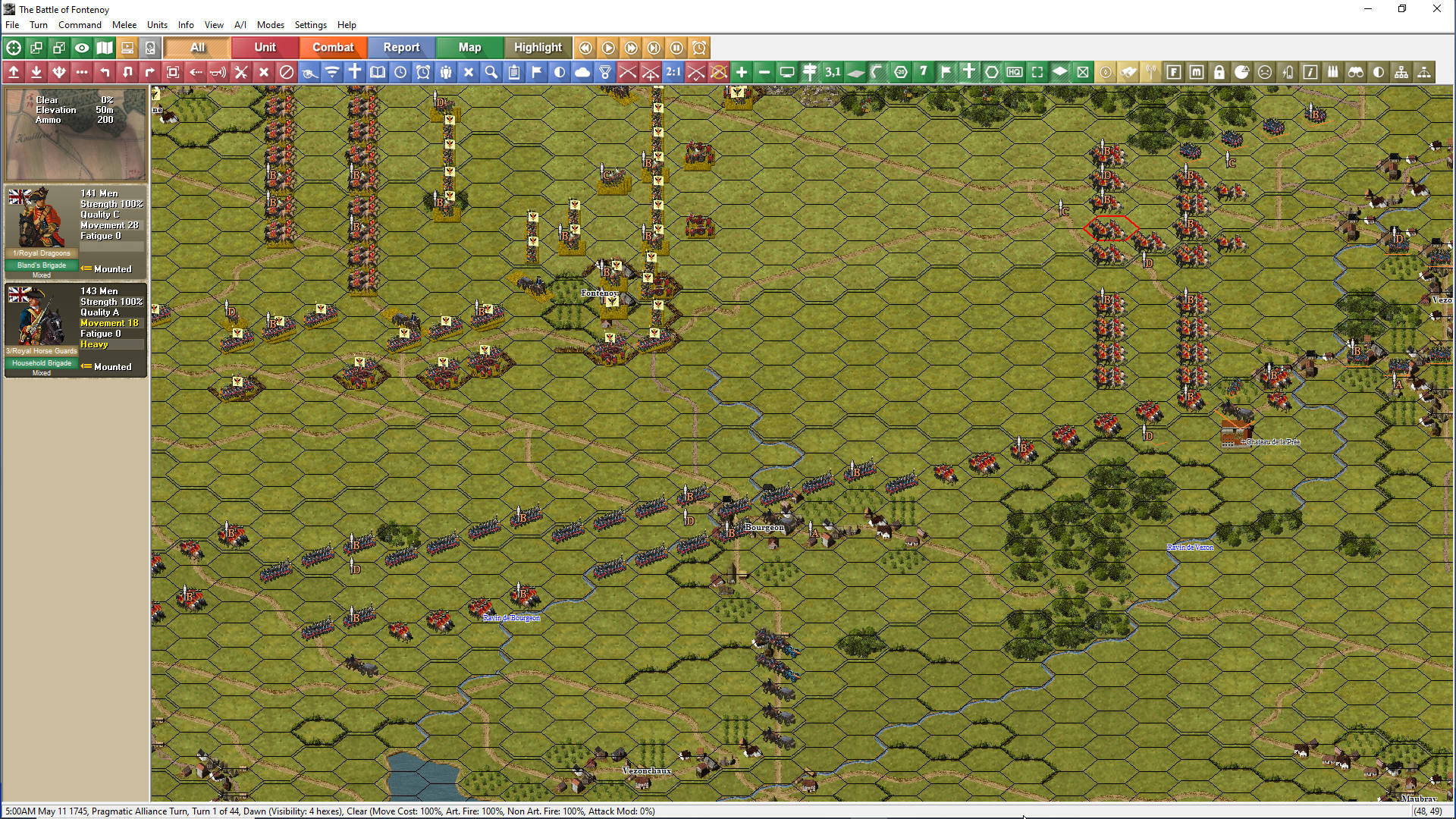Select the 3/Royal Horse Guards unit card
1456x819 pixels.
(75, 329)
